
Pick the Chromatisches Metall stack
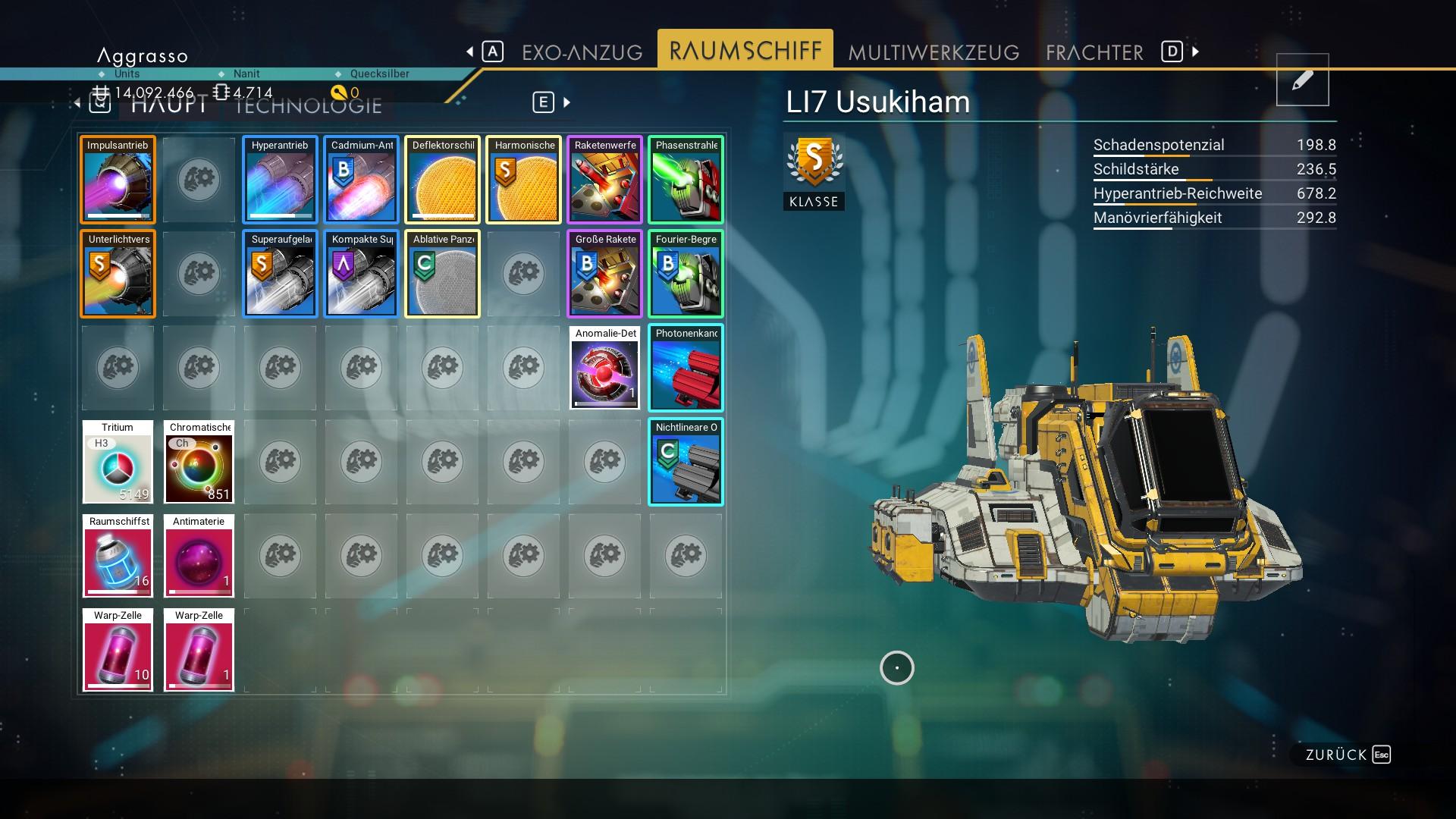tap(199, 462)
